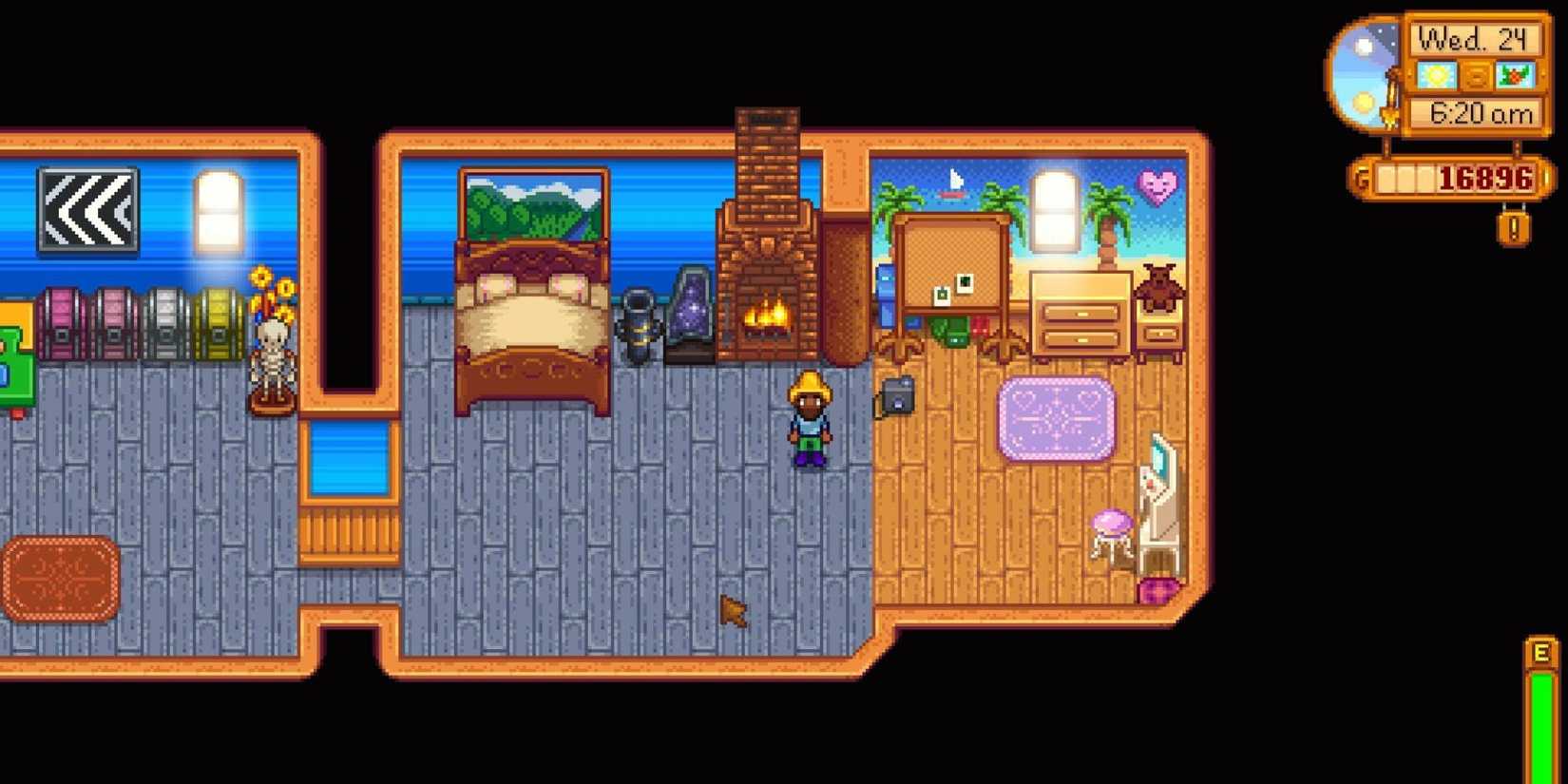The image size is (1568, 784).
Task: Click the 16896 gold amount
Action: pos(1487,177)
